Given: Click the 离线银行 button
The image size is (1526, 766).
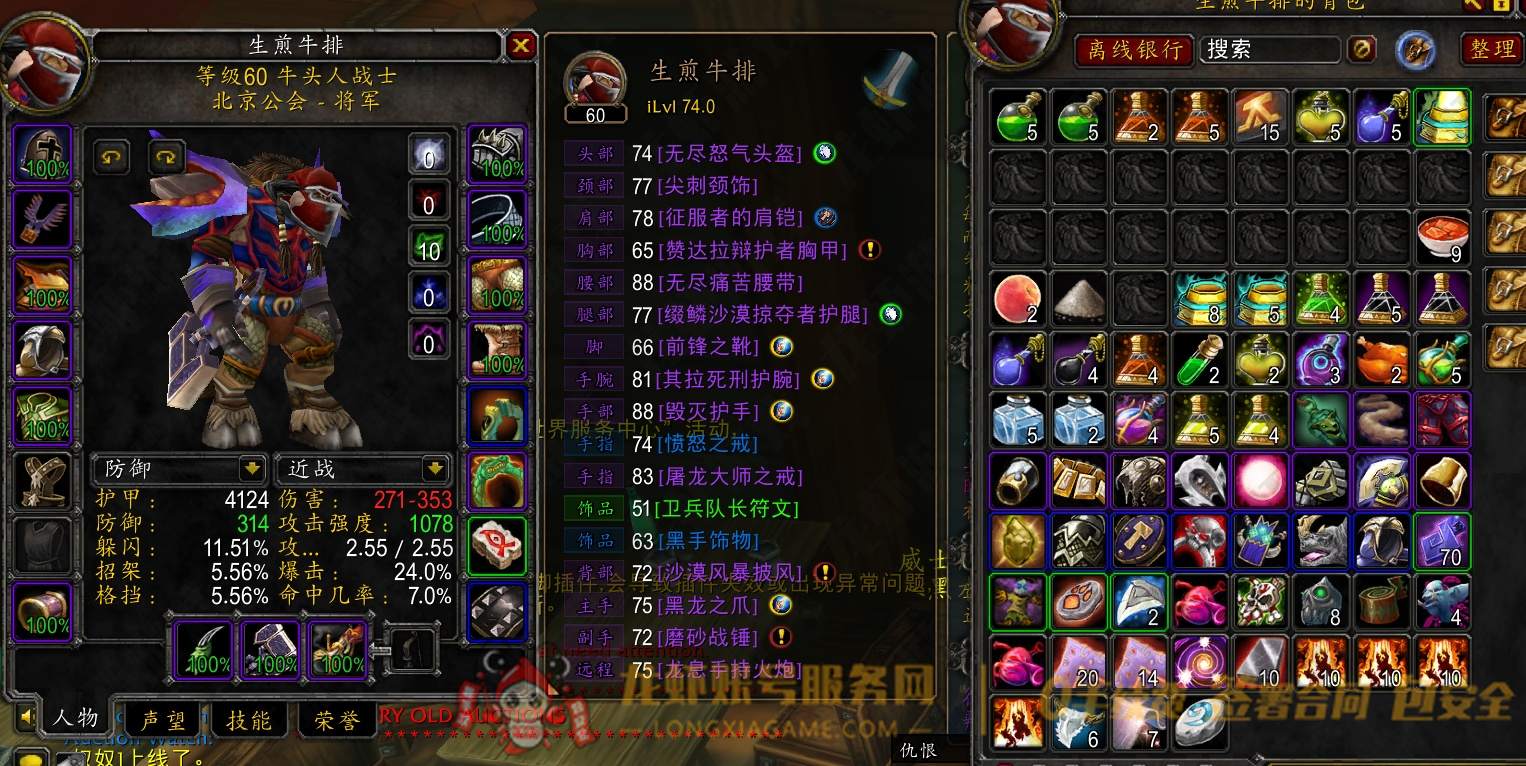Looking at the screenshot, I should (1133, 48).
